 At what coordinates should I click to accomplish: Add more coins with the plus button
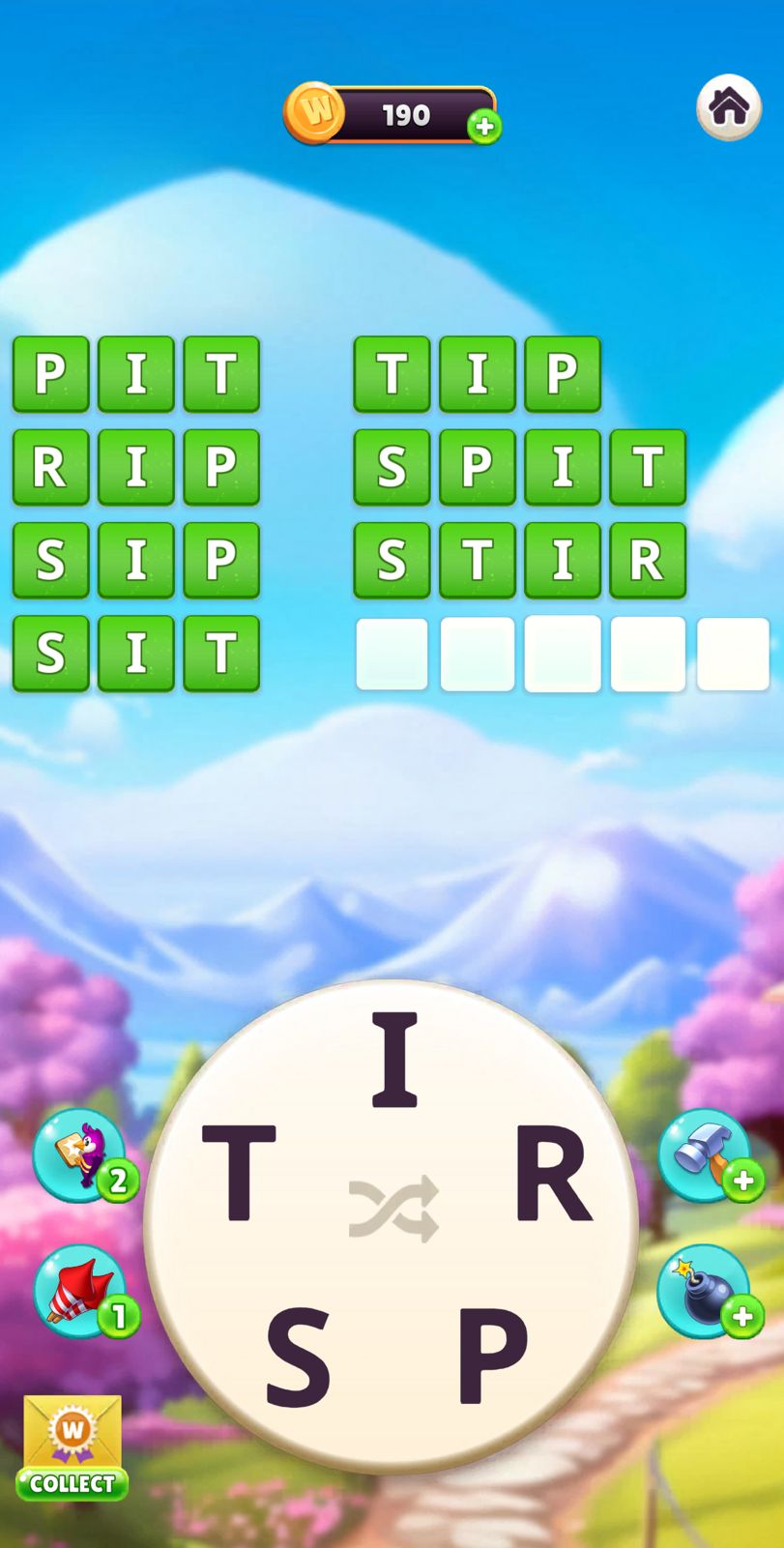click(x=484, y=127)
